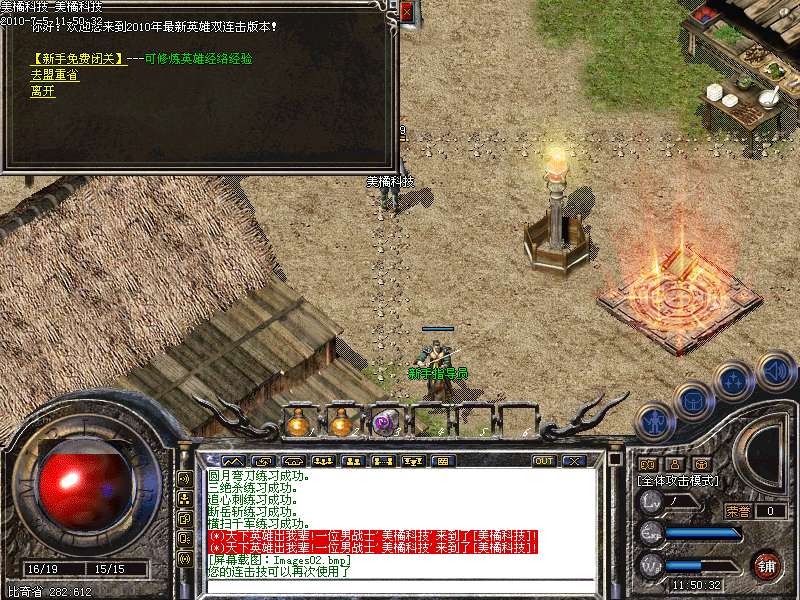Click the X button beside OUT
Viewport: 800px width, 600px height.
tap(574, 461)
